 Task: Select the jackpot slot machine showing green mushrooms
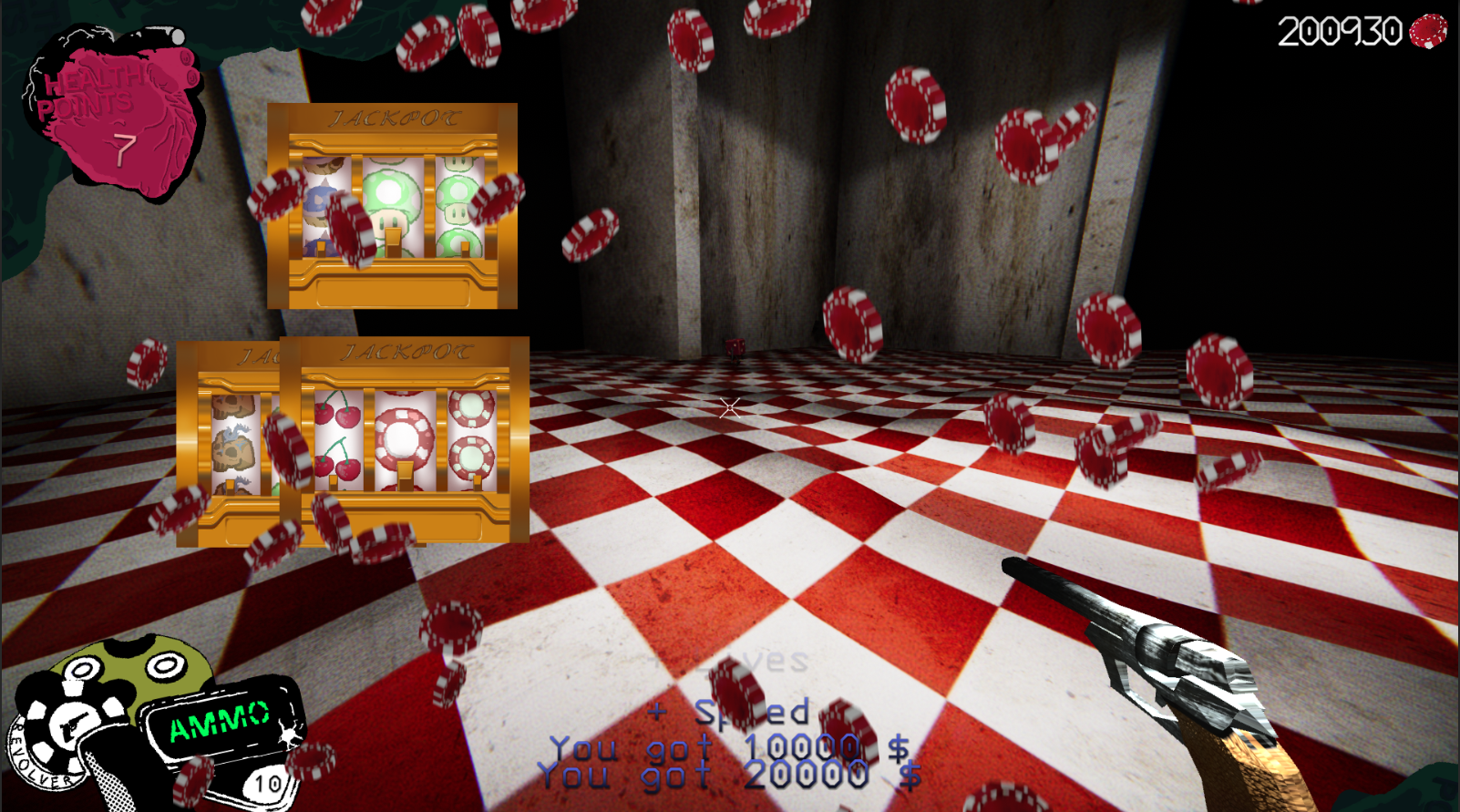click(392, 206)
